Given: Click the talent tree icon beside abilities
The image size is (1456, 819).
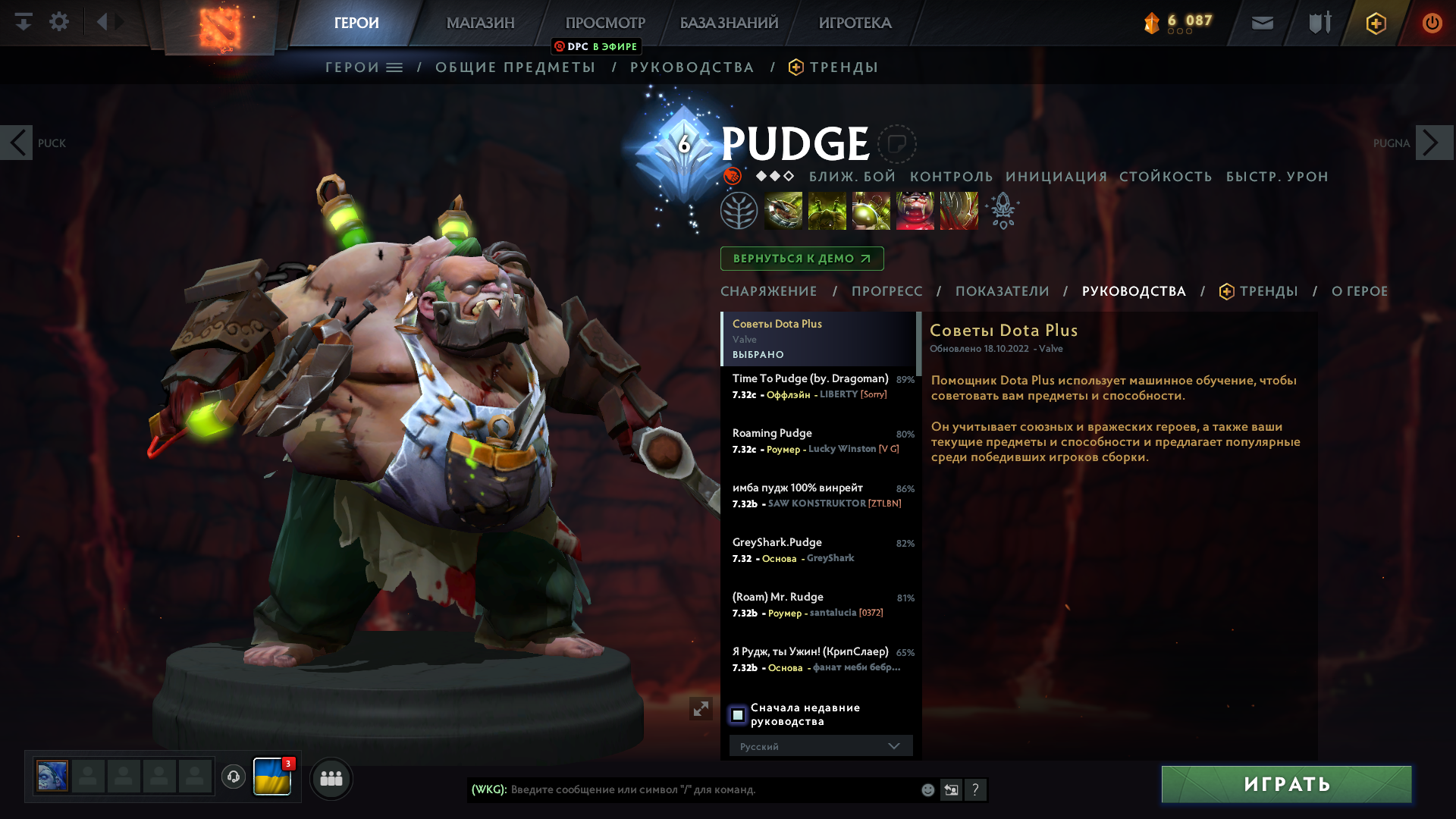Looking at the screenshot, I should (x=739, y=211).
